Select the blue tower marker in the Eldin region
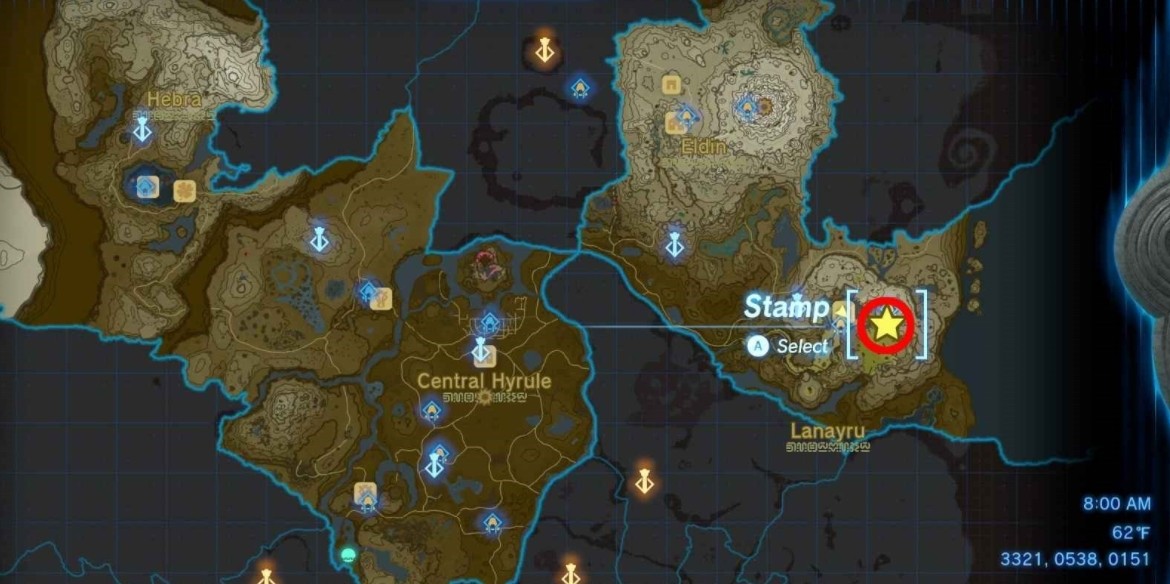Screen dimensions: 1170x584 click(x=675, y=243)
